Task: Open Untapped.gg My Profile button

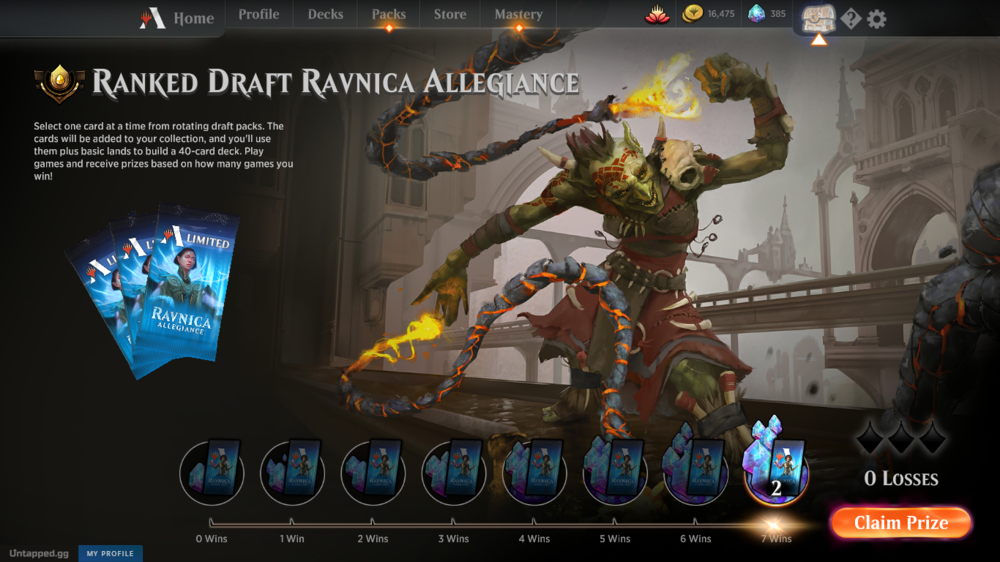Action: (110, 553)
